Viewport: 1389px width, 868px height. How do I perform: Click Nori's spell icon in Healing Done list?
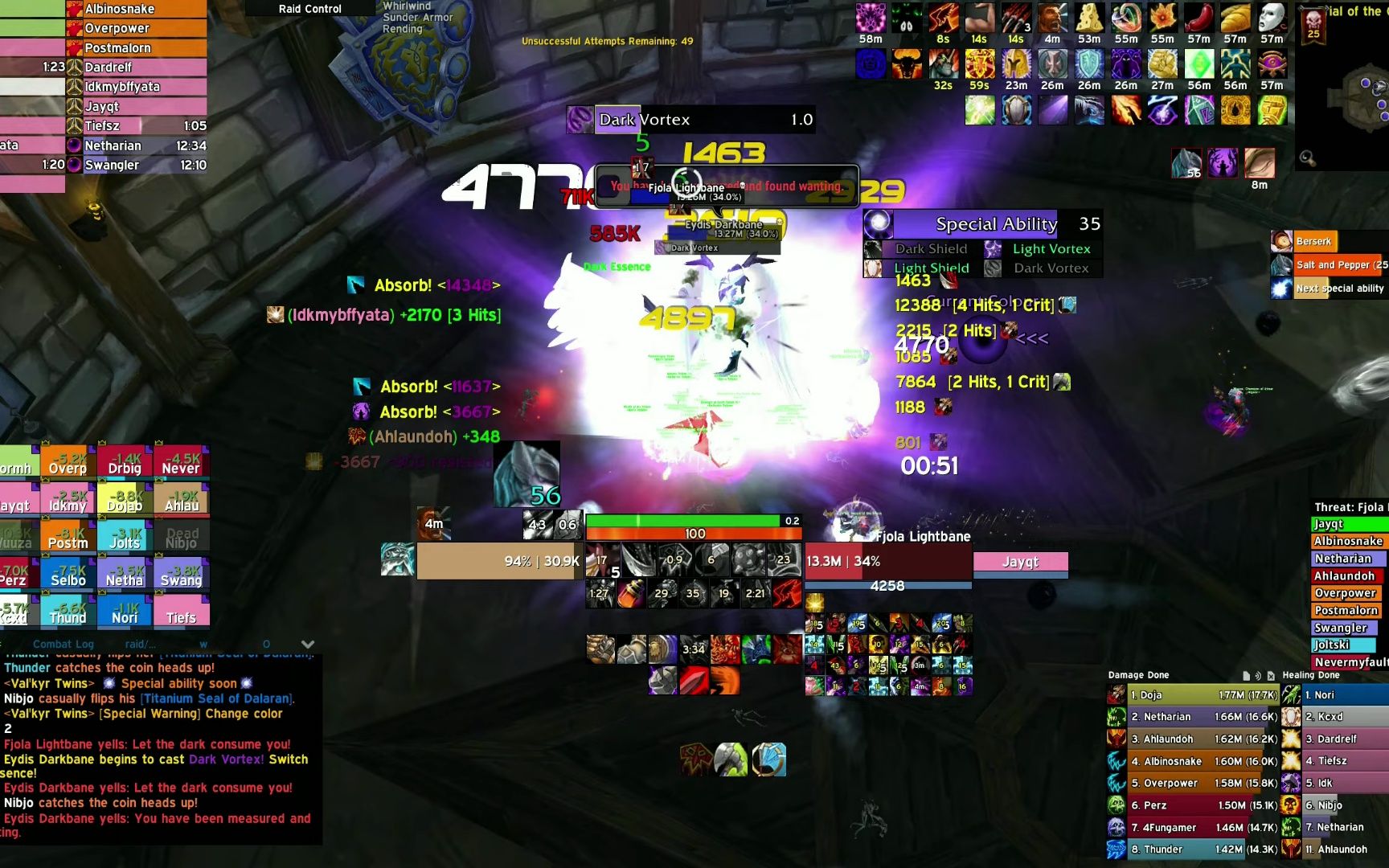click(1291, 692)
